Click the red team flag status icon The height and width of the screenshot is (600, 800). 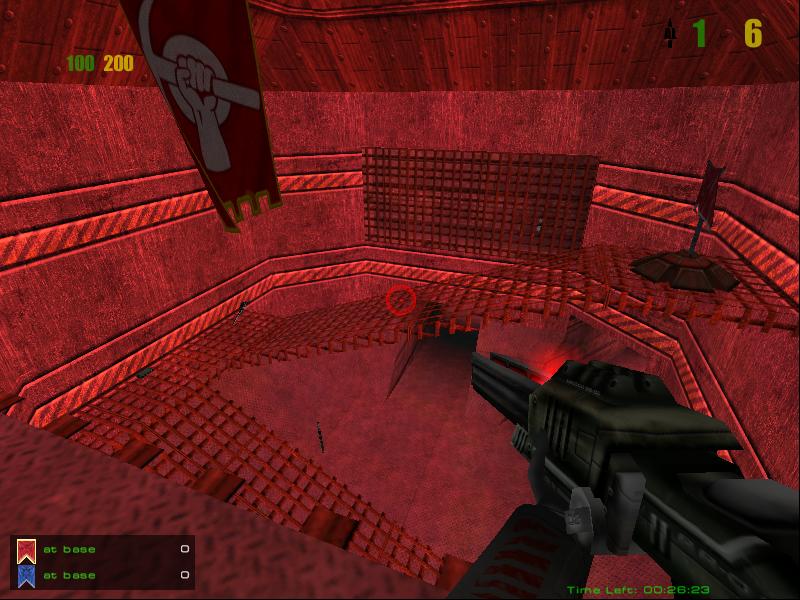tap(27, 550)
